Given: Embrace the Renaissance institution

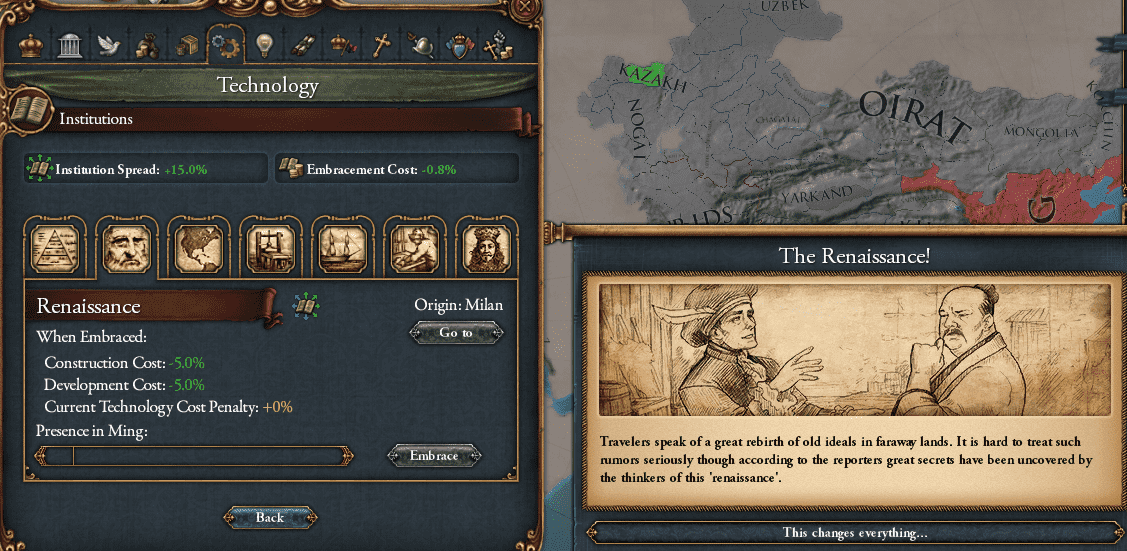Looking at the screenshot, I should click(x=434, y=456).
